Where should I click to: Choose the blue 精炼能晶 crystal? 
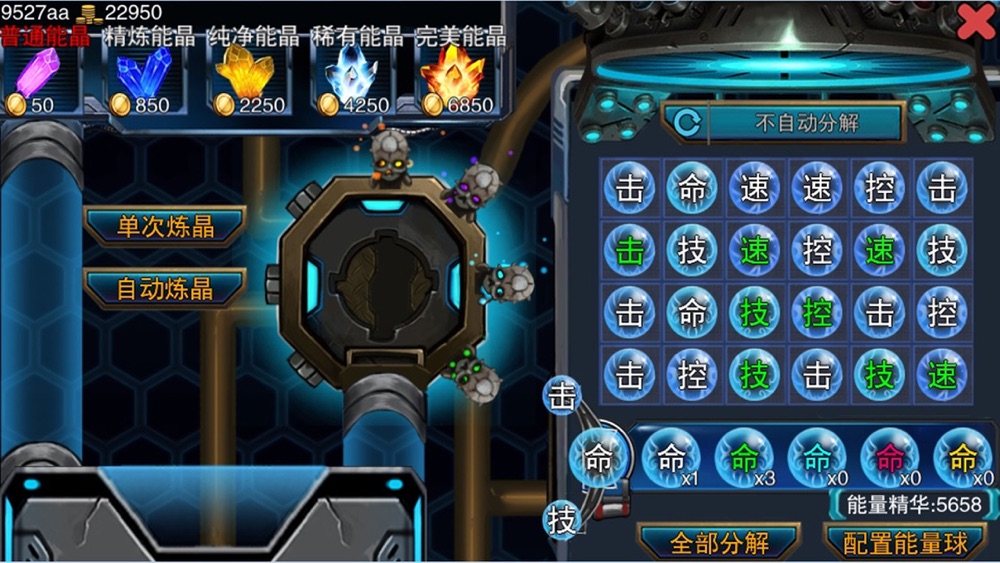tap(143, 74)
